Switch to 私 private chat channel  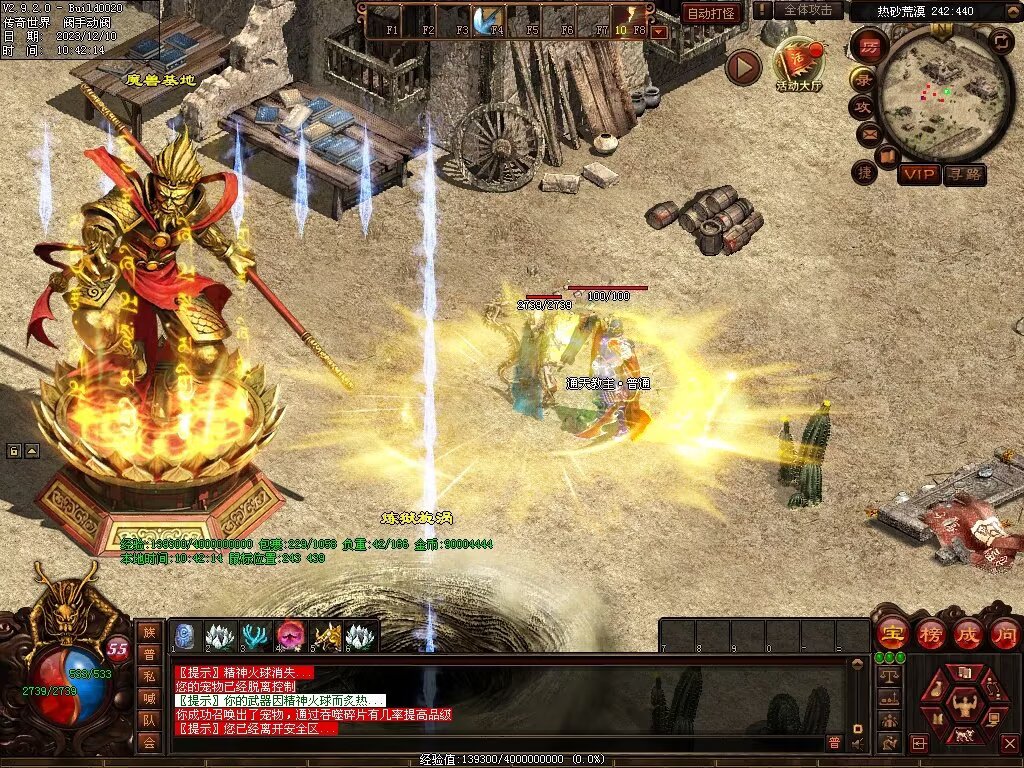pos(148,676)
